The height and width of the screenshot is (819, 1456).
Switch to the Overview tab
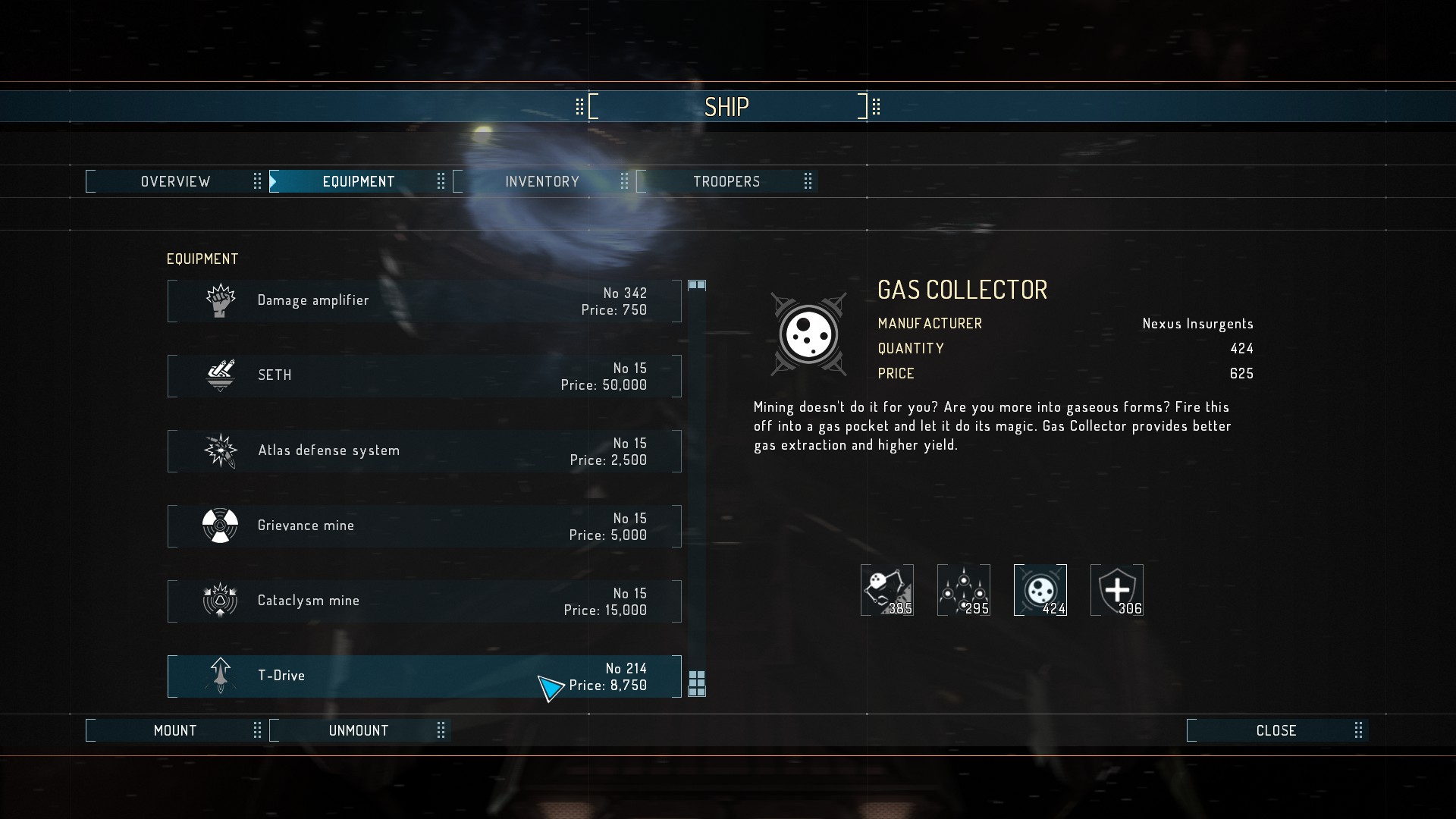175,182
